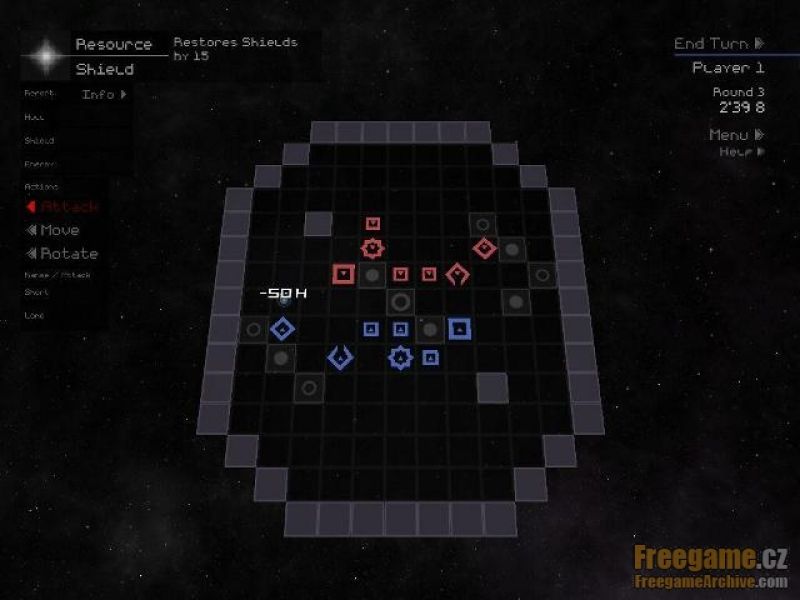Viewport: 800px width, 600px height.
Task: Select the red claw-shaped ship
Action: [457, 273]
